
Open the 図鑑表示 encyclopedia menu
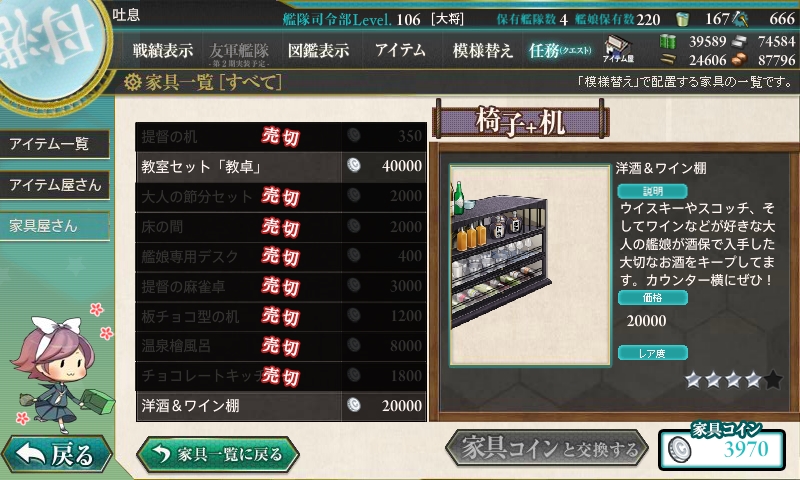(x=318, y=50)
